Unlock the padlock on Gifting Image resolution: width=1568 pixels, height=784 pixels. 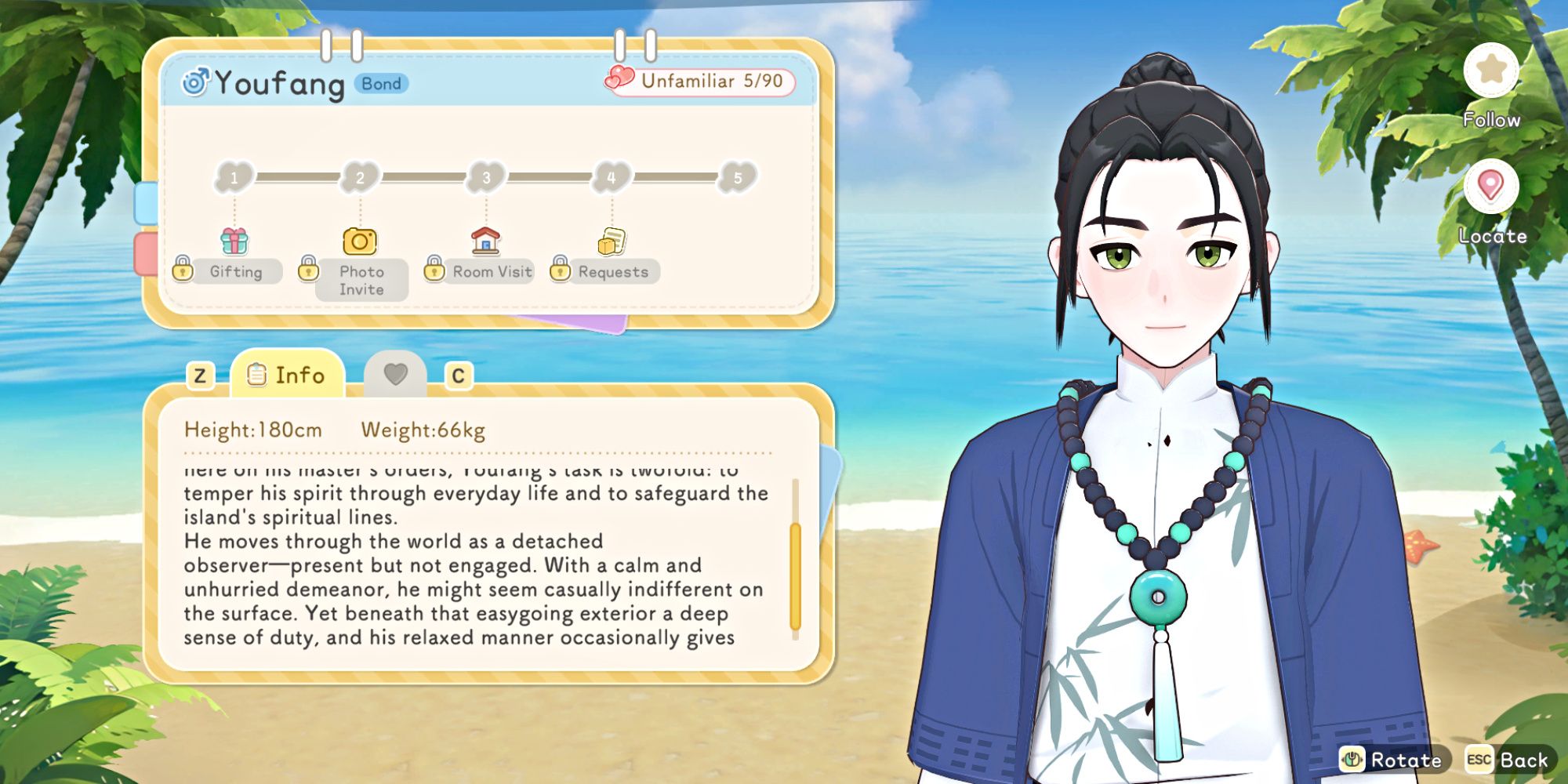[x=183, y=268]
